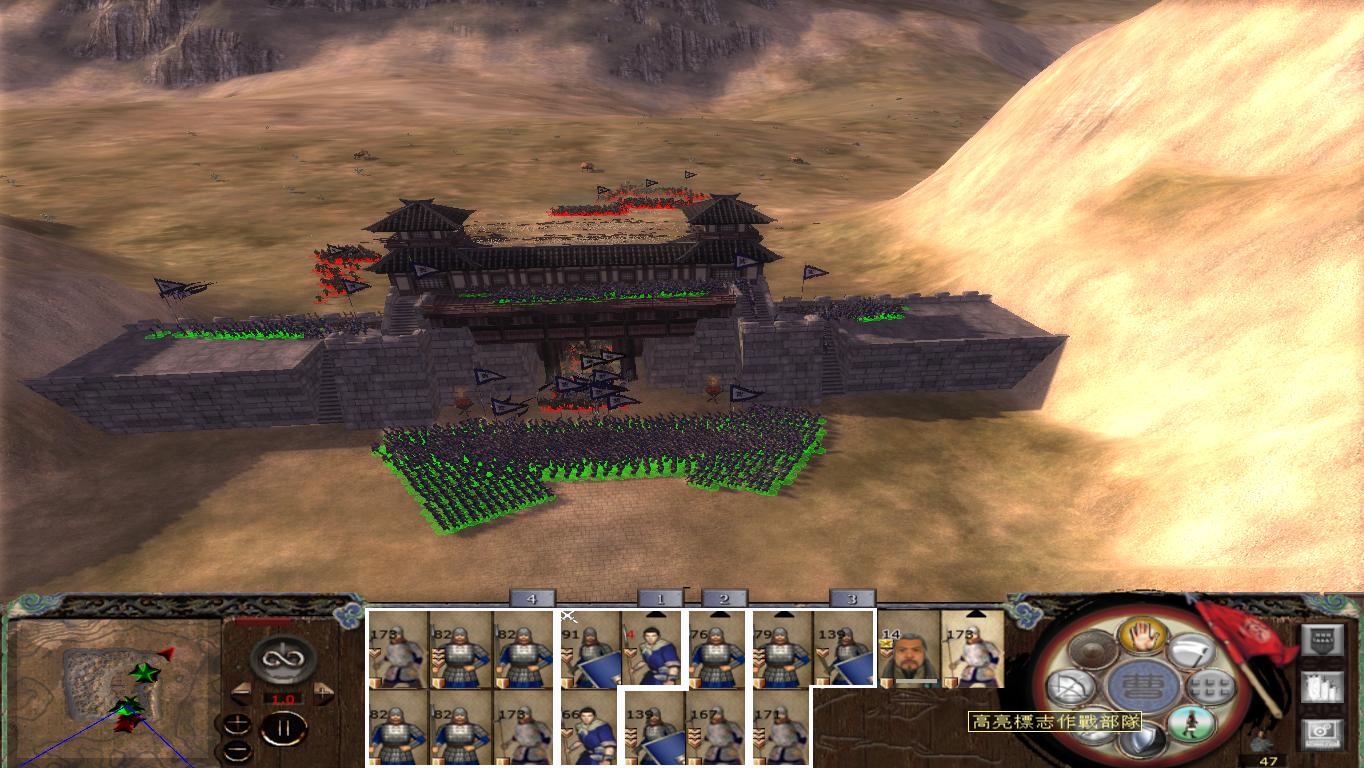The width and height of the screenshot is (1364, 768).
Task: Select the special attack axe icon
Action: [1189, 650]
